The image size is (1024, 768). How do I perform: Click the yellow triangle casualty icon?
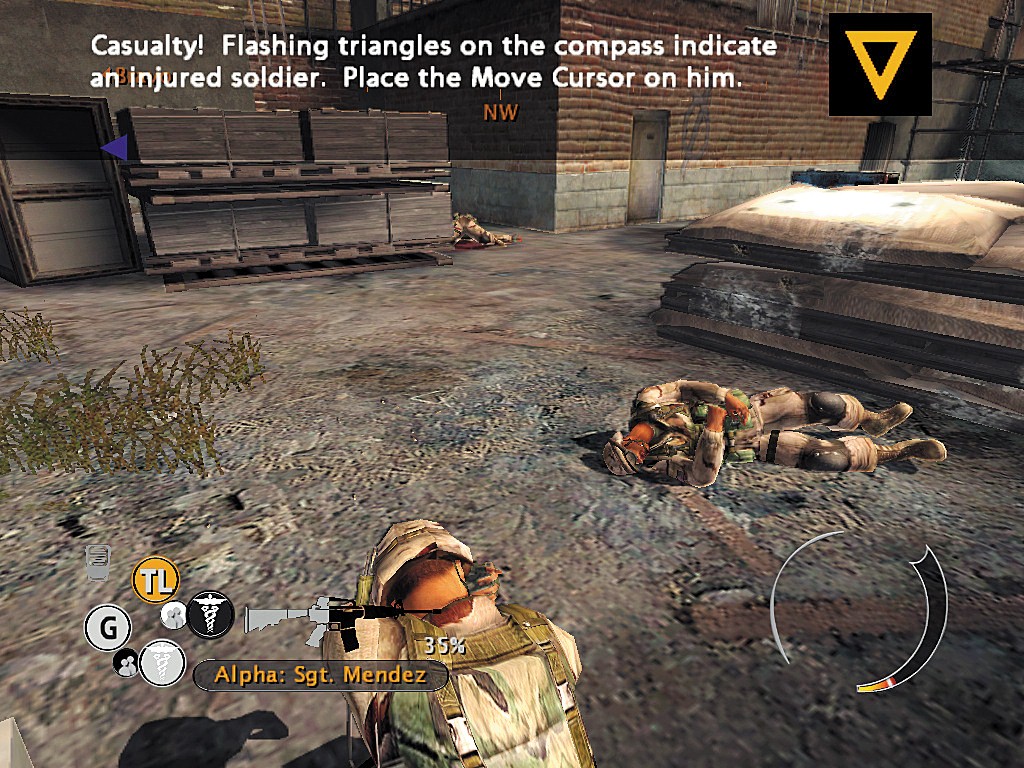[x=880, y=63]
